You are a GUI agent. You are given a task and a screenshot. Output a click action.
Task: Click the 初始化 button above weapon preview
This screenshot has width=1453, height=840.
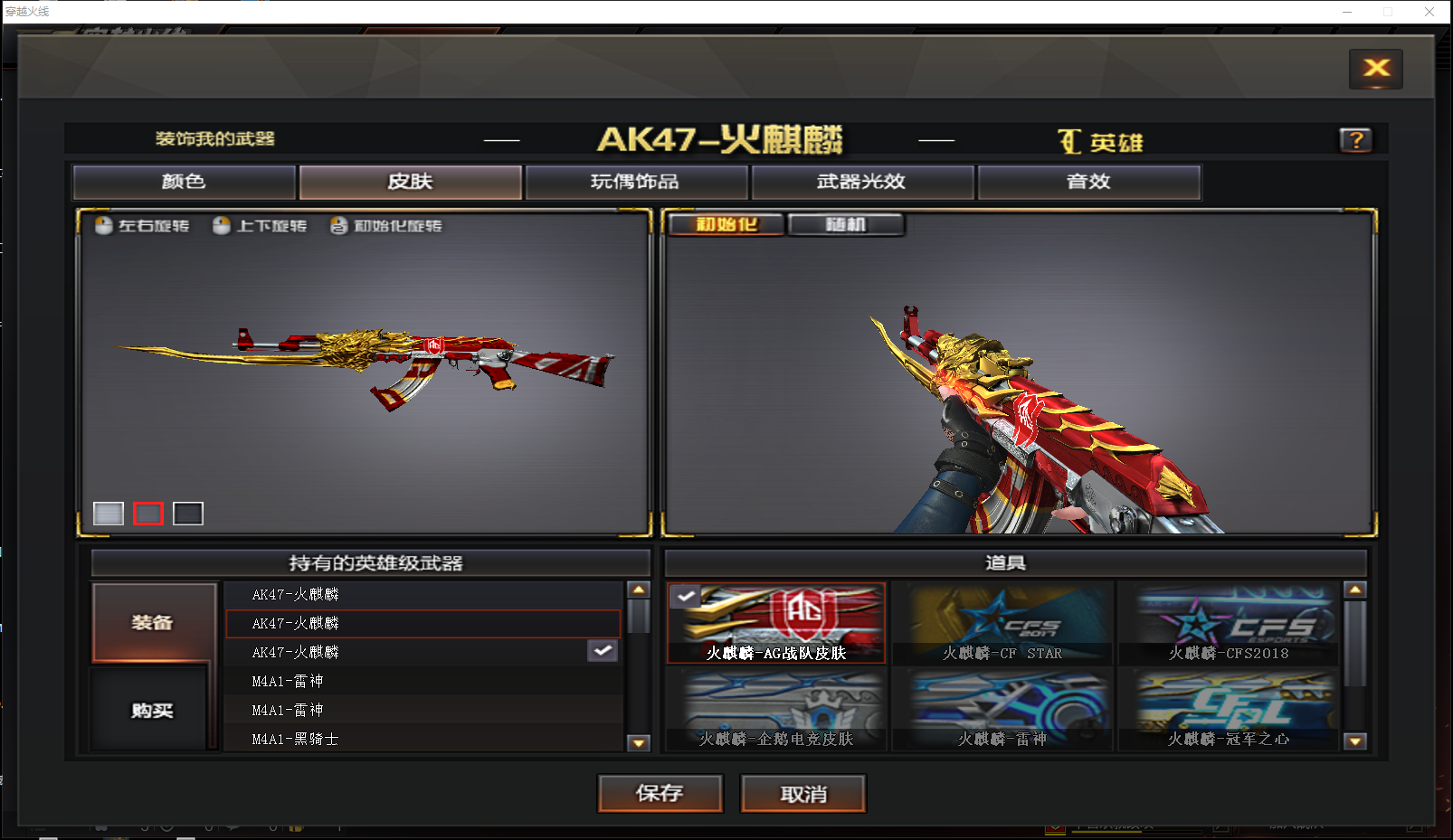pyautogui.click(x=726, y=224)
